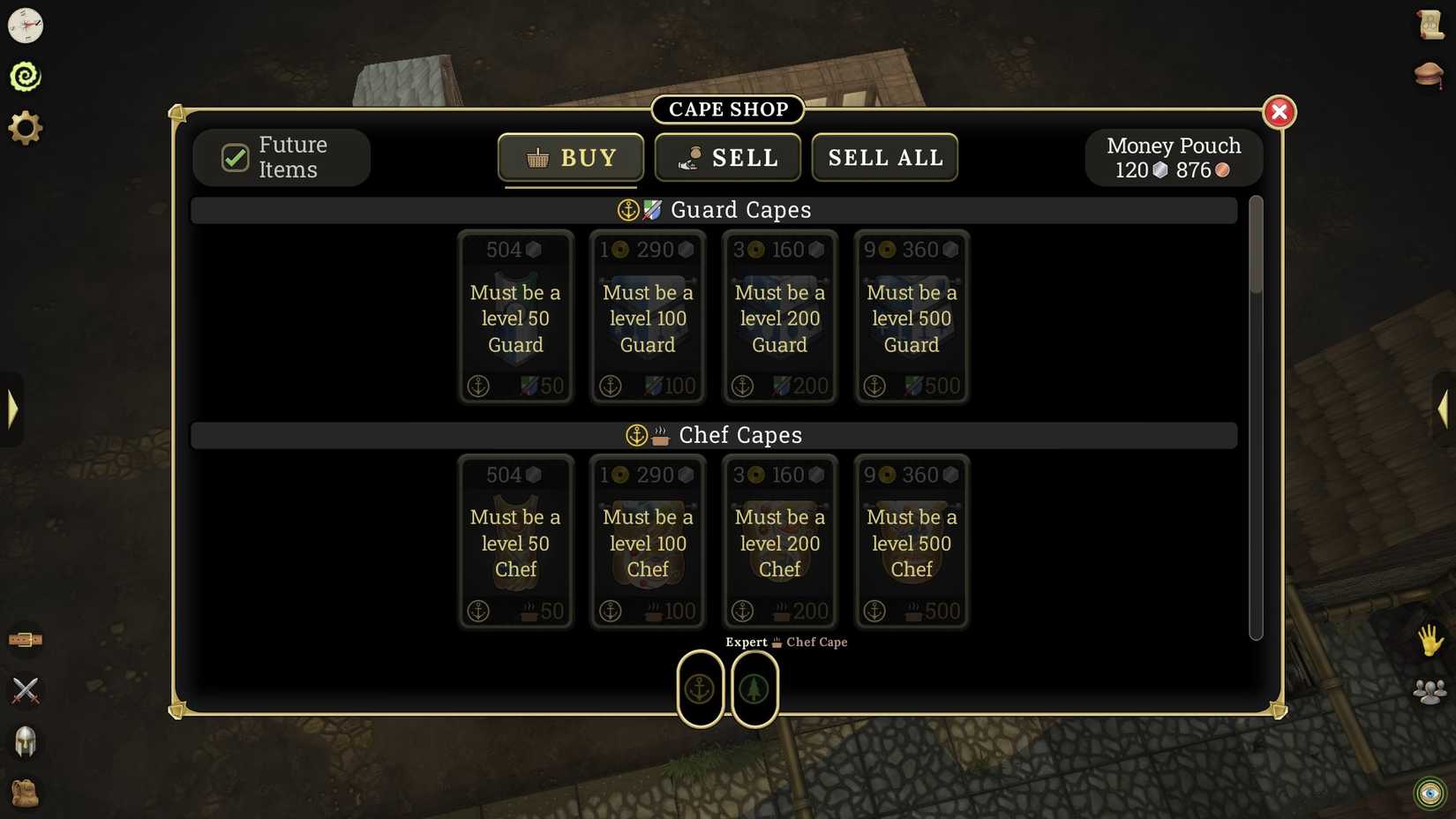Click the green spiral portal icon
Screen dimensions: 1456x819
pyautogui.click(x=26, y=75)
